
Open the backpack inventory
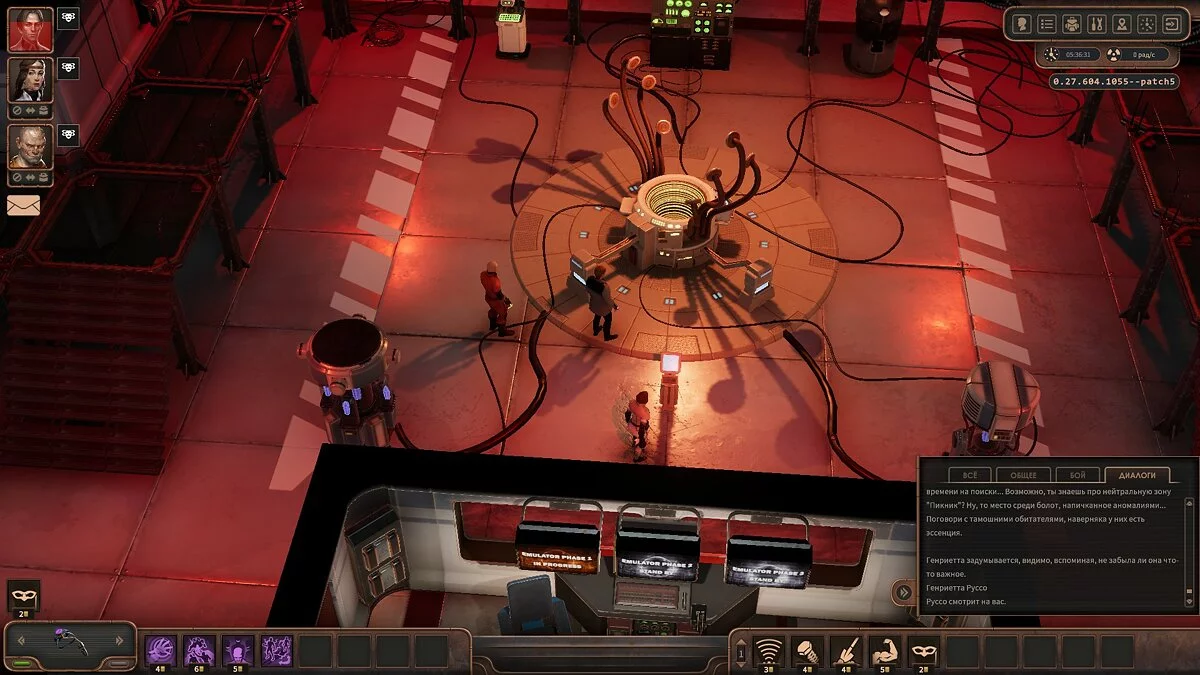[1072, 23]
